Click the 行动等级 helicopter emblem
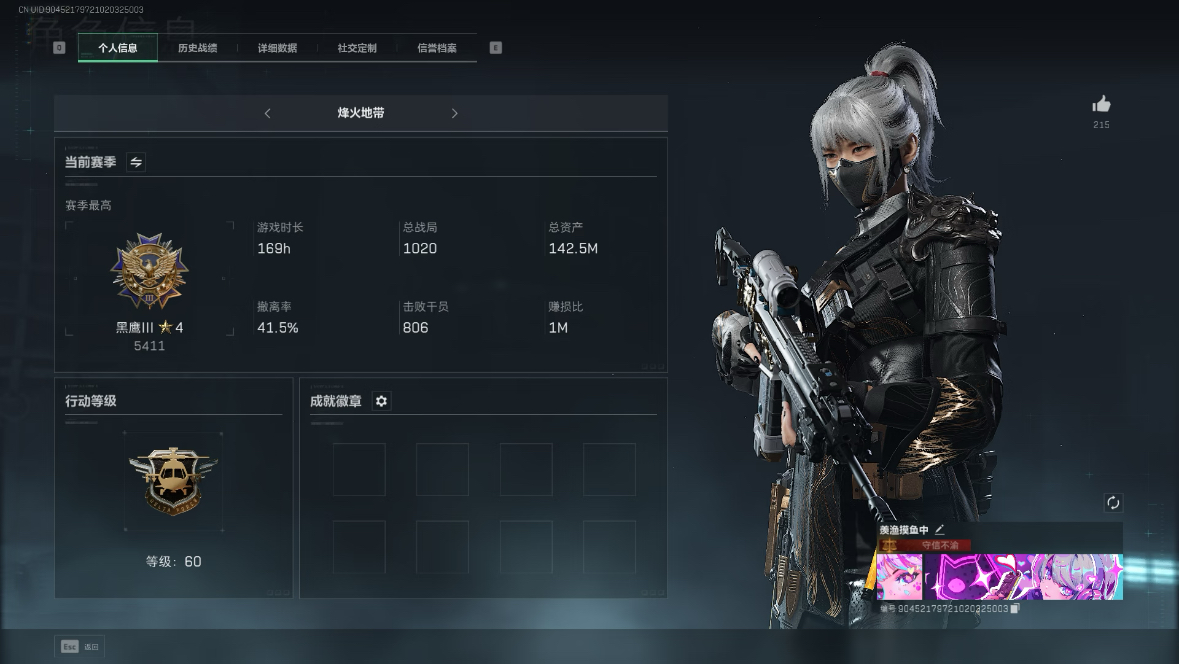This screenshot has width=1179, height=664. (173, 480)
